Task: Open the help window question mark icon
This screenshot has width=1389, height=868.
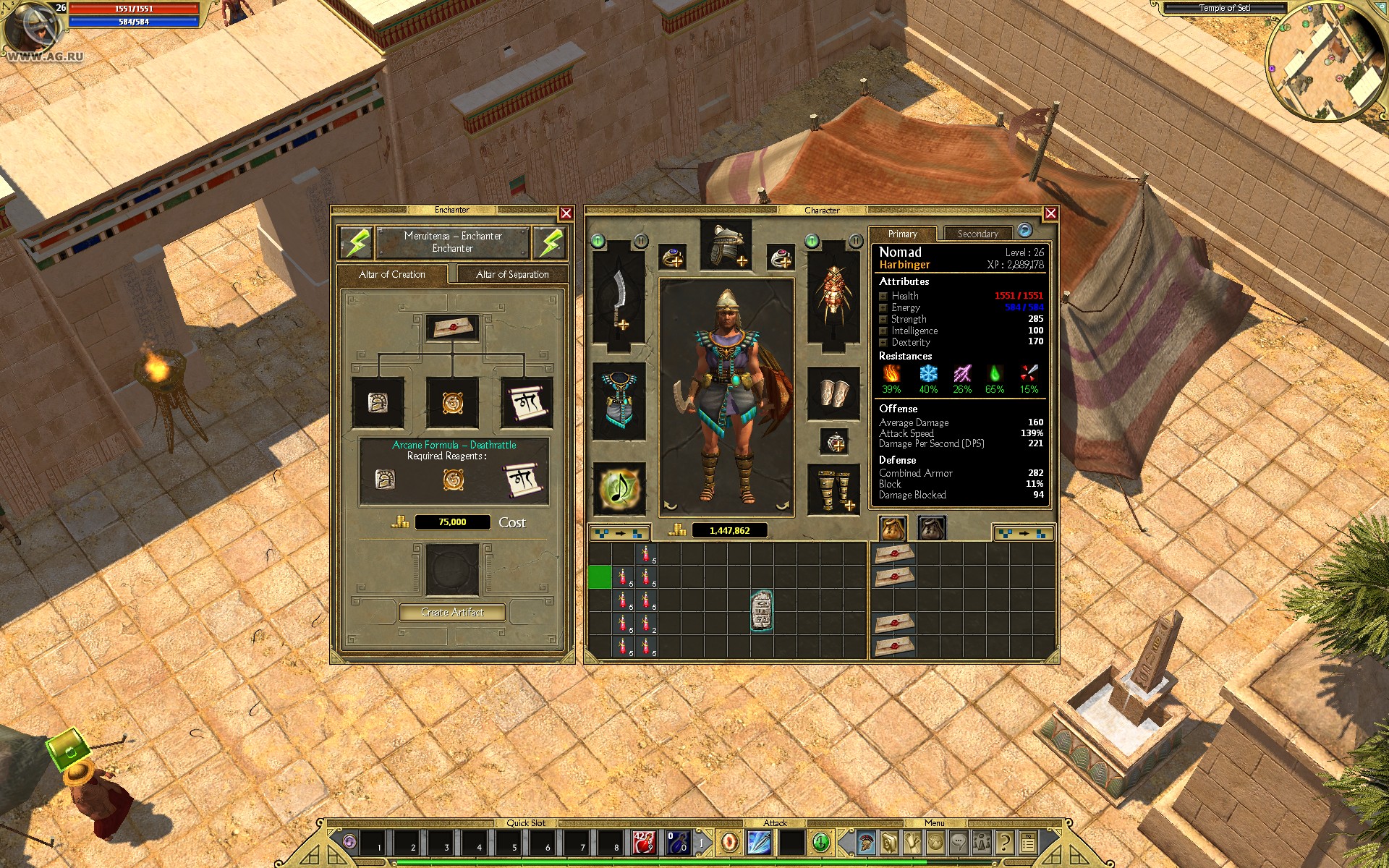Action: [x=1006, y=843]
